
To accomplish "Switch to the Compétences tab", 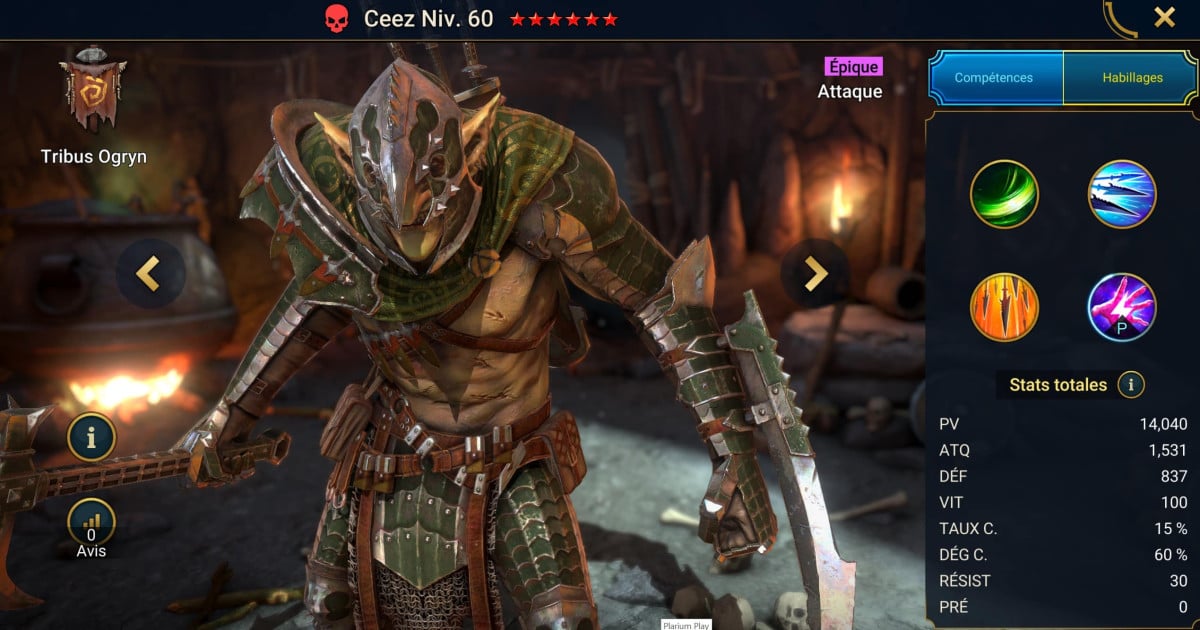I will 994,78.
